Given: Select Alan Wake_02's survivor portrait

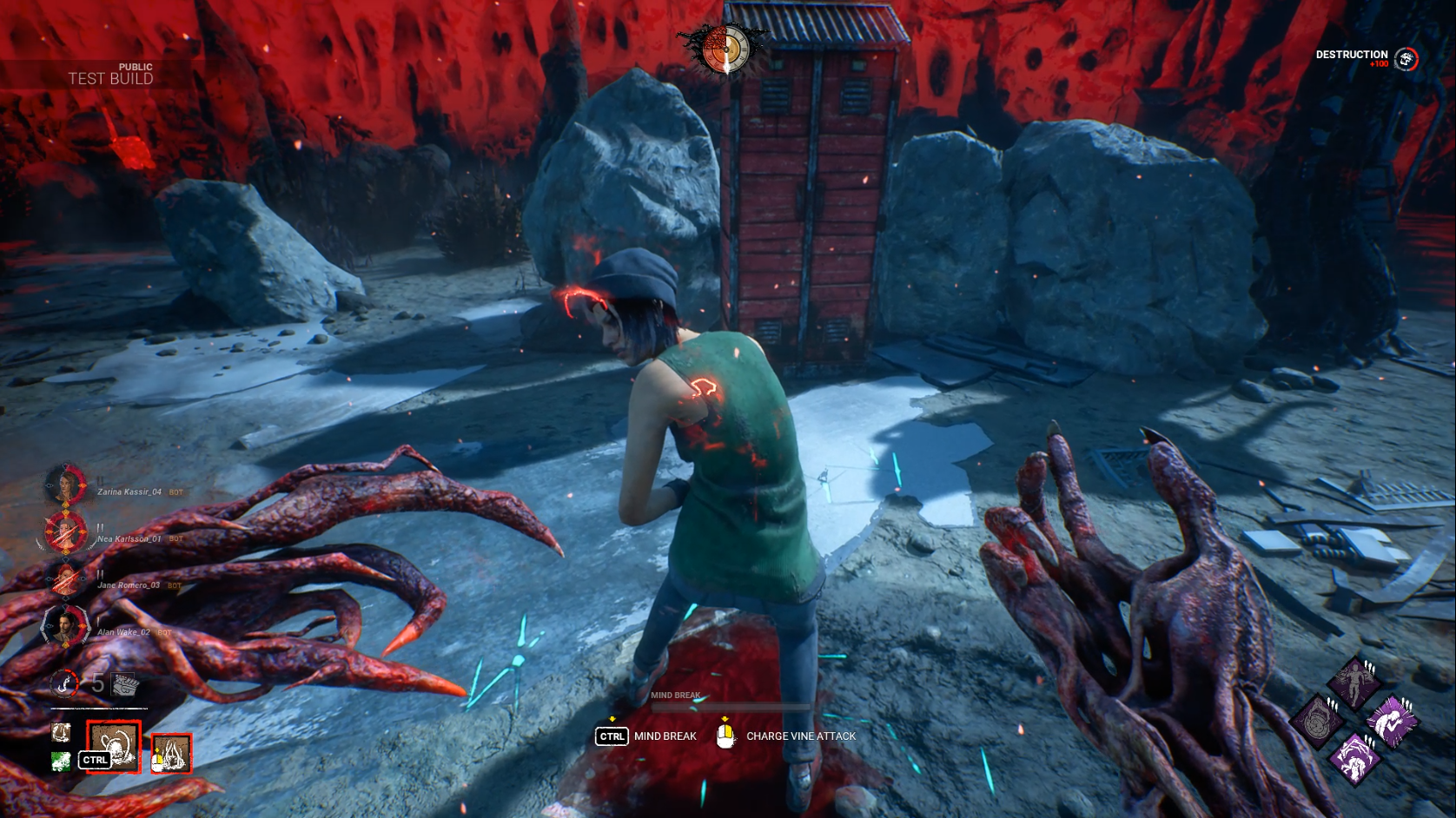Looking at the screenshot, I should click(x=66, y=625).
